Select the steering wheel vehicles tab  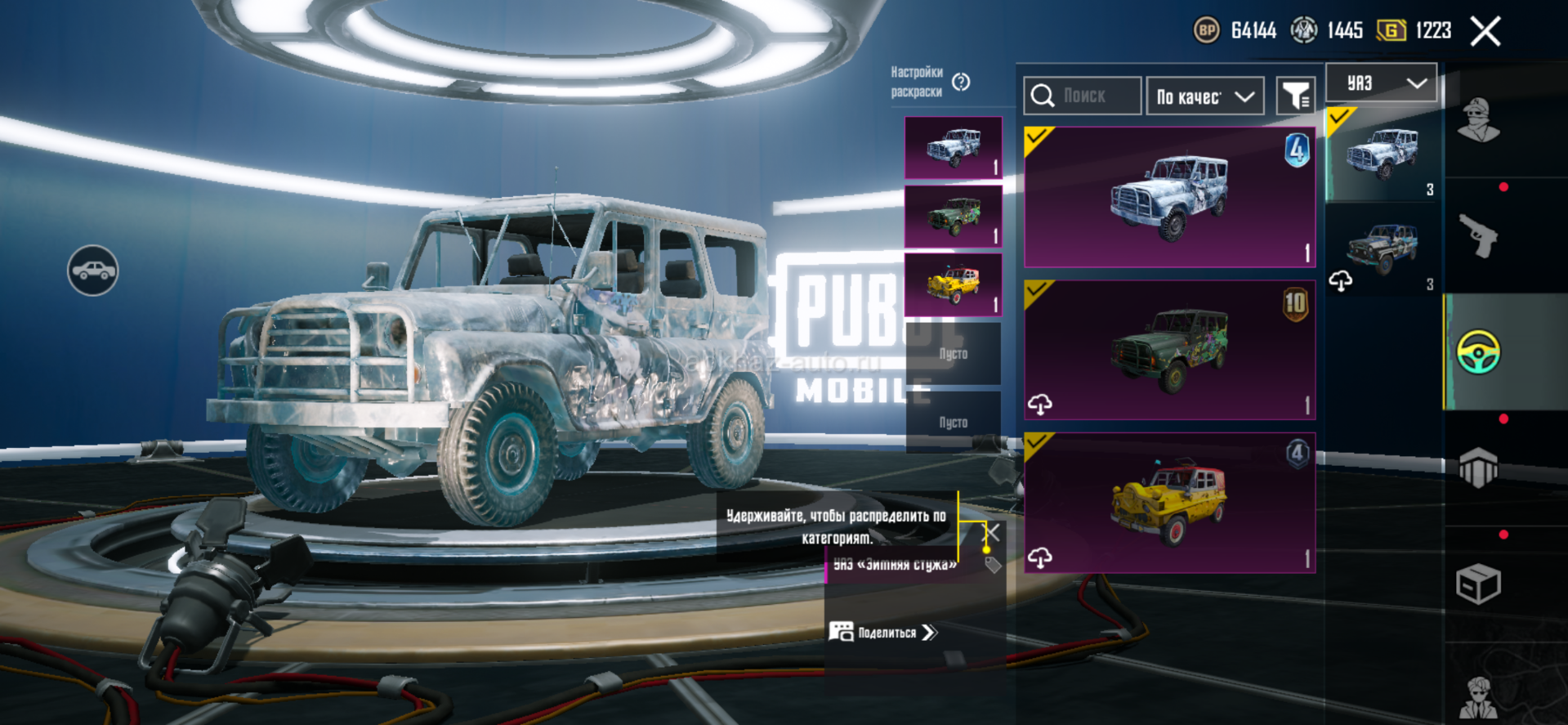coord(1479,352)
